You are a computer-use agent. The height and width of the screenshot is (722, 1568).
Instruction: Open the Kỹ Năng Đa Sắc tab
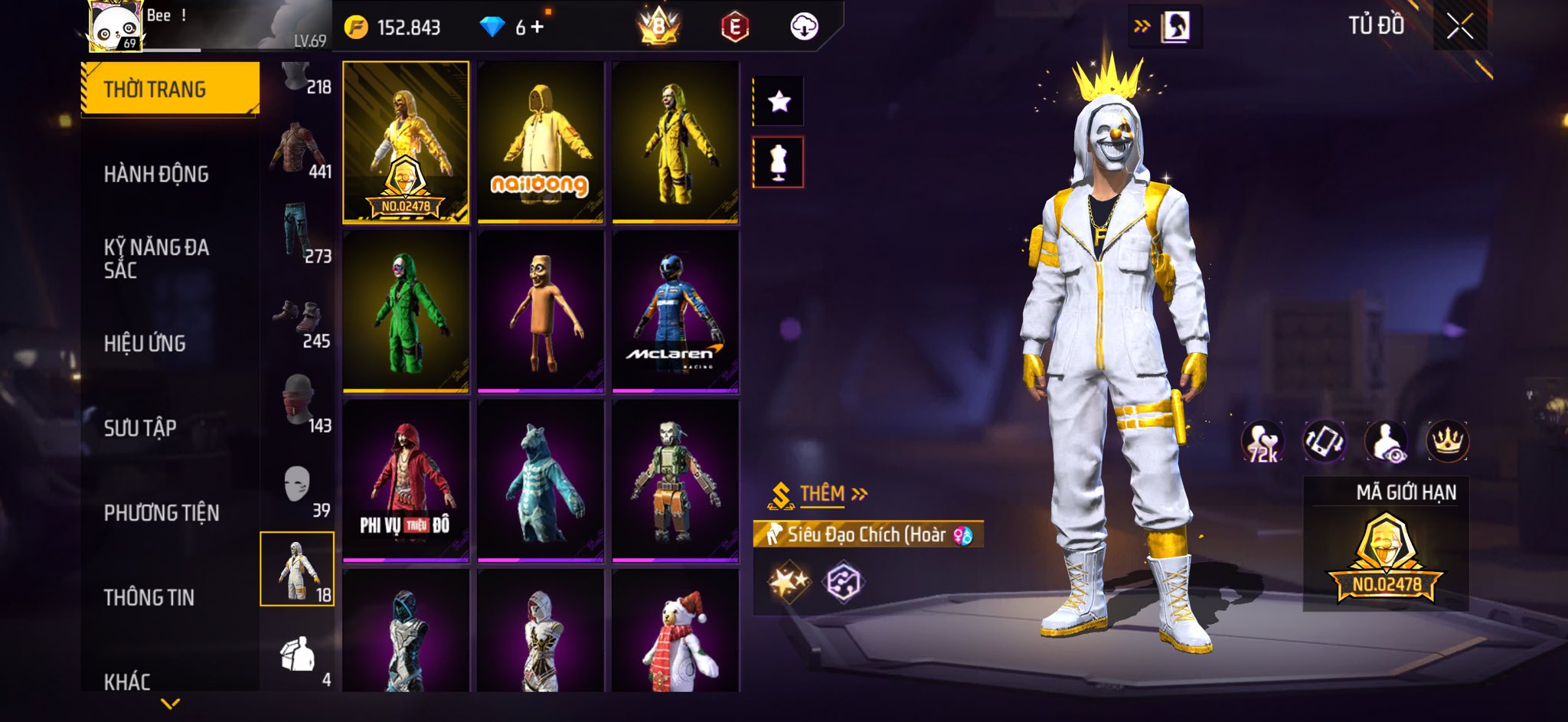(x=156, y=258)
